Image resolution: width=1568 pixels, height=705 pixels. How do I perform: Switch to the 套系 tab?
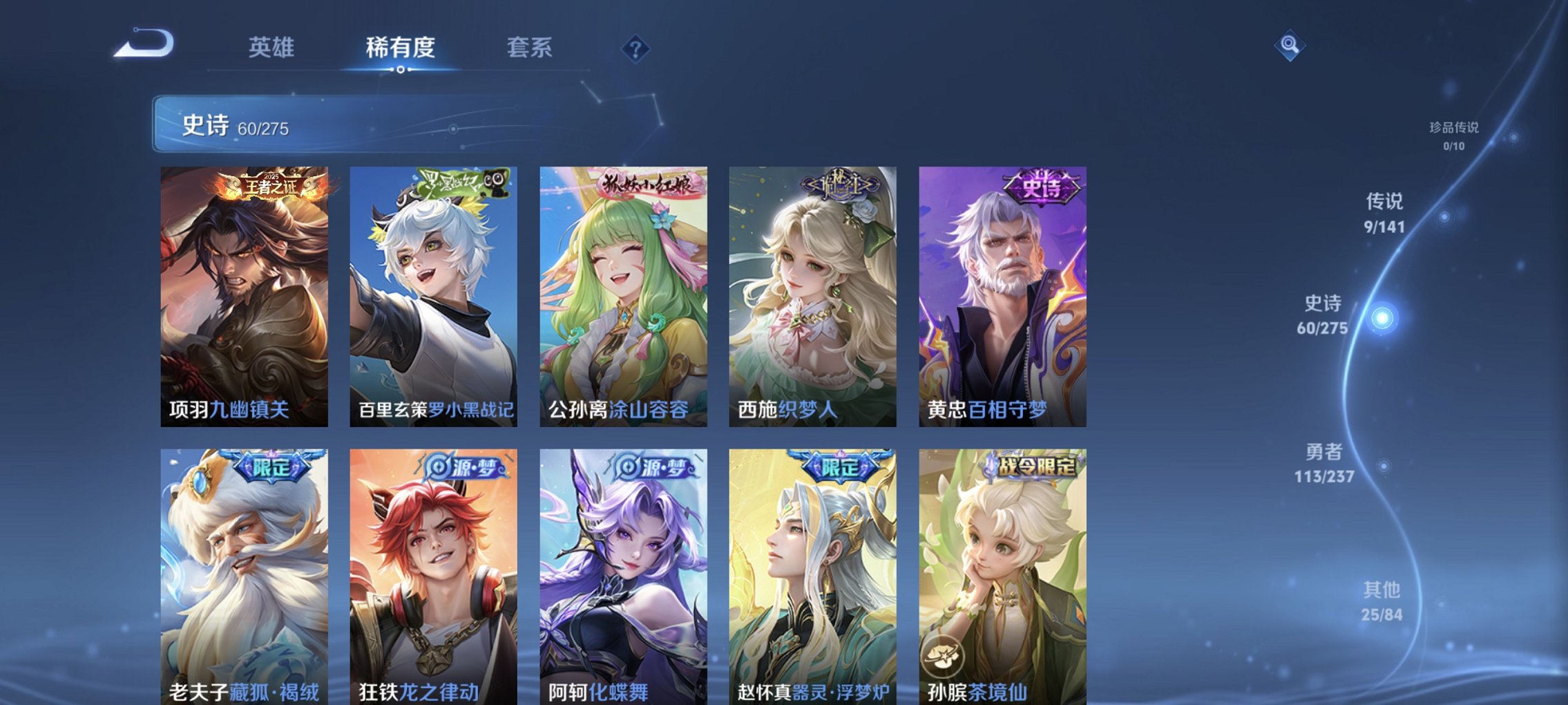(x=529, y=48)
